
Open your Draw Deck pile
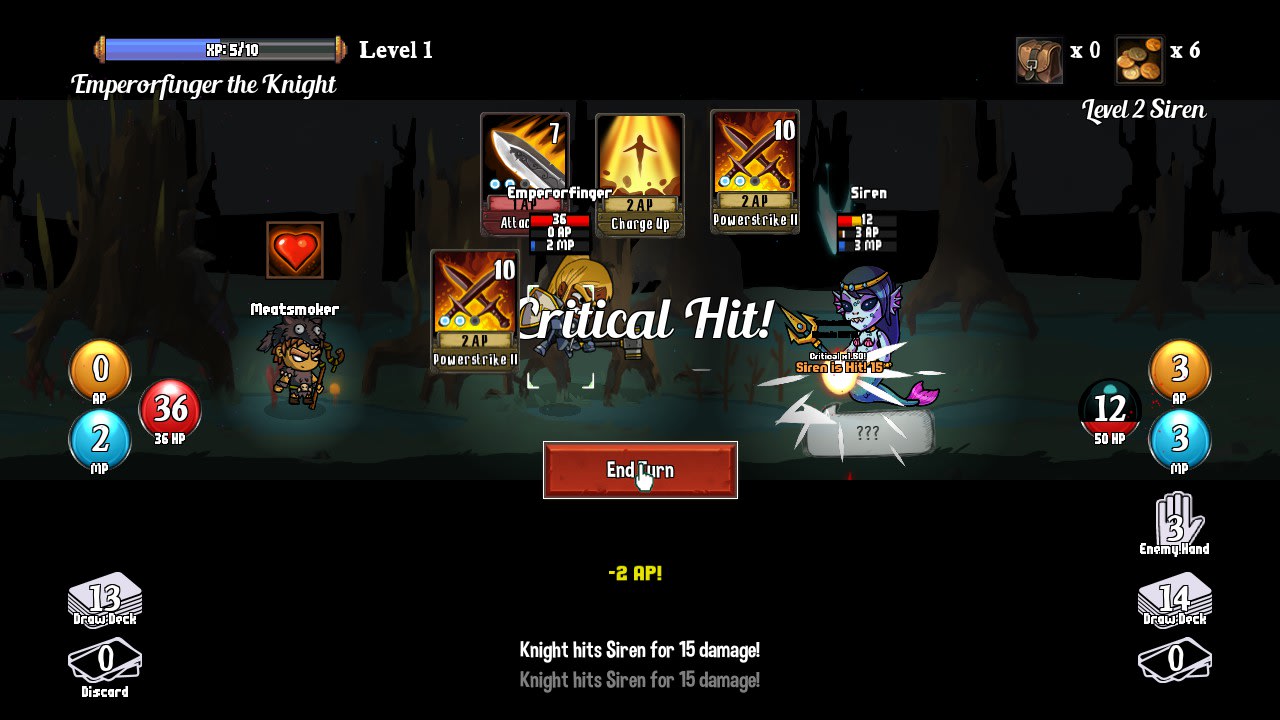(103, 598)
